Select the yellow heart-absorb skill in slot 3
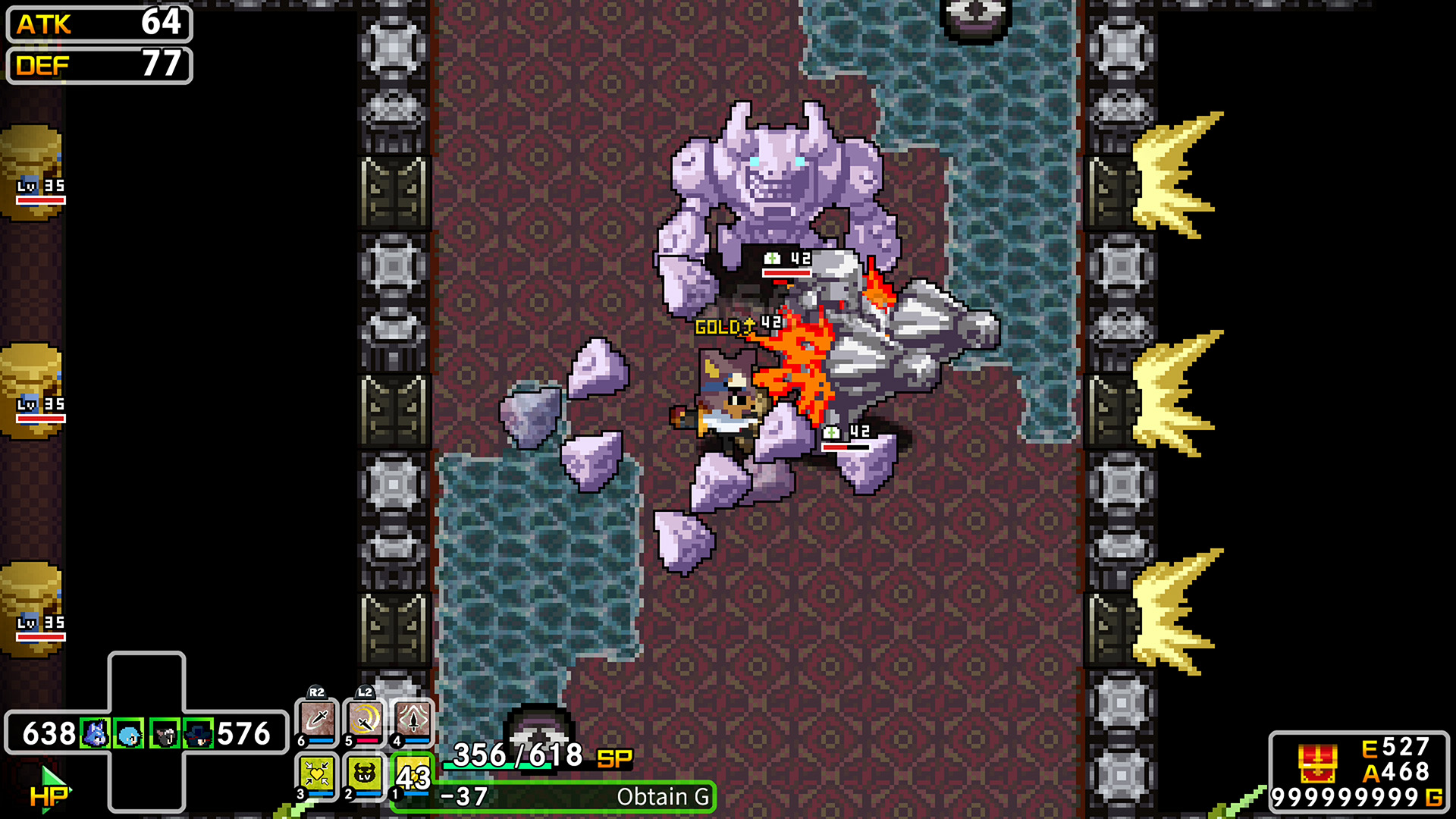 click(316, 773)
